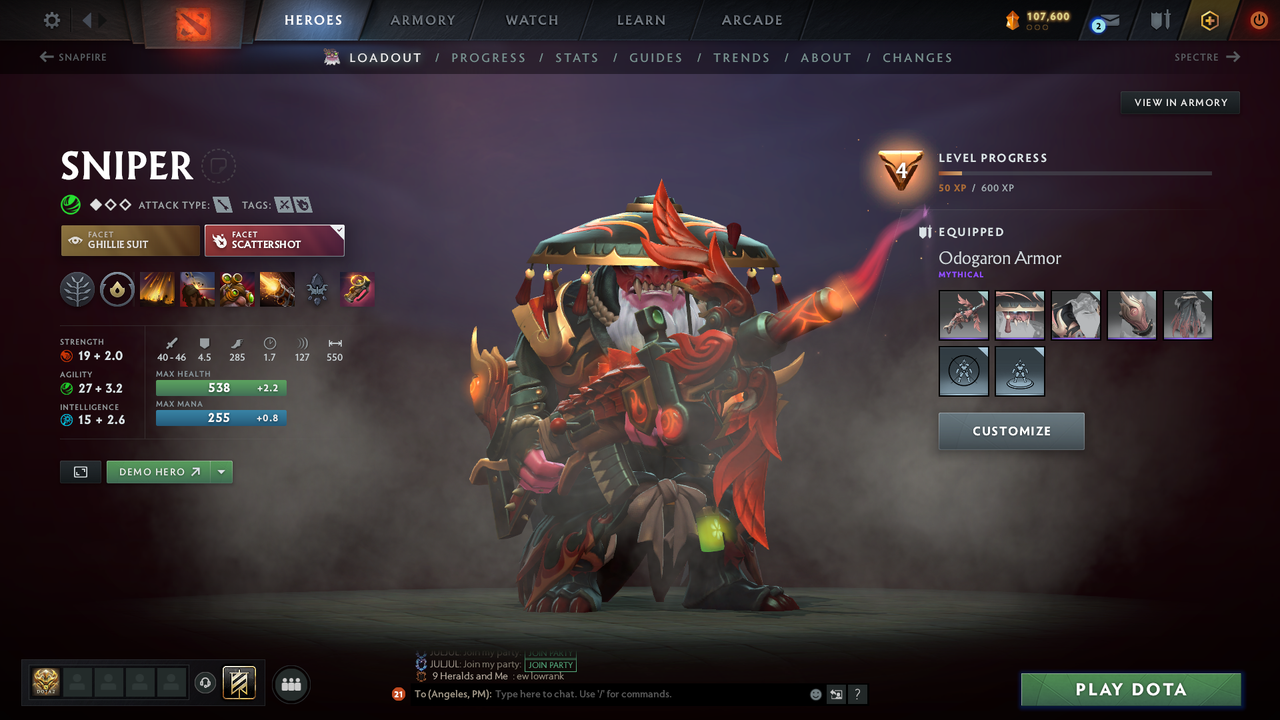Toggle Sniper's innate circle icon
This screenshot has height=720, width=1280.
117,289
